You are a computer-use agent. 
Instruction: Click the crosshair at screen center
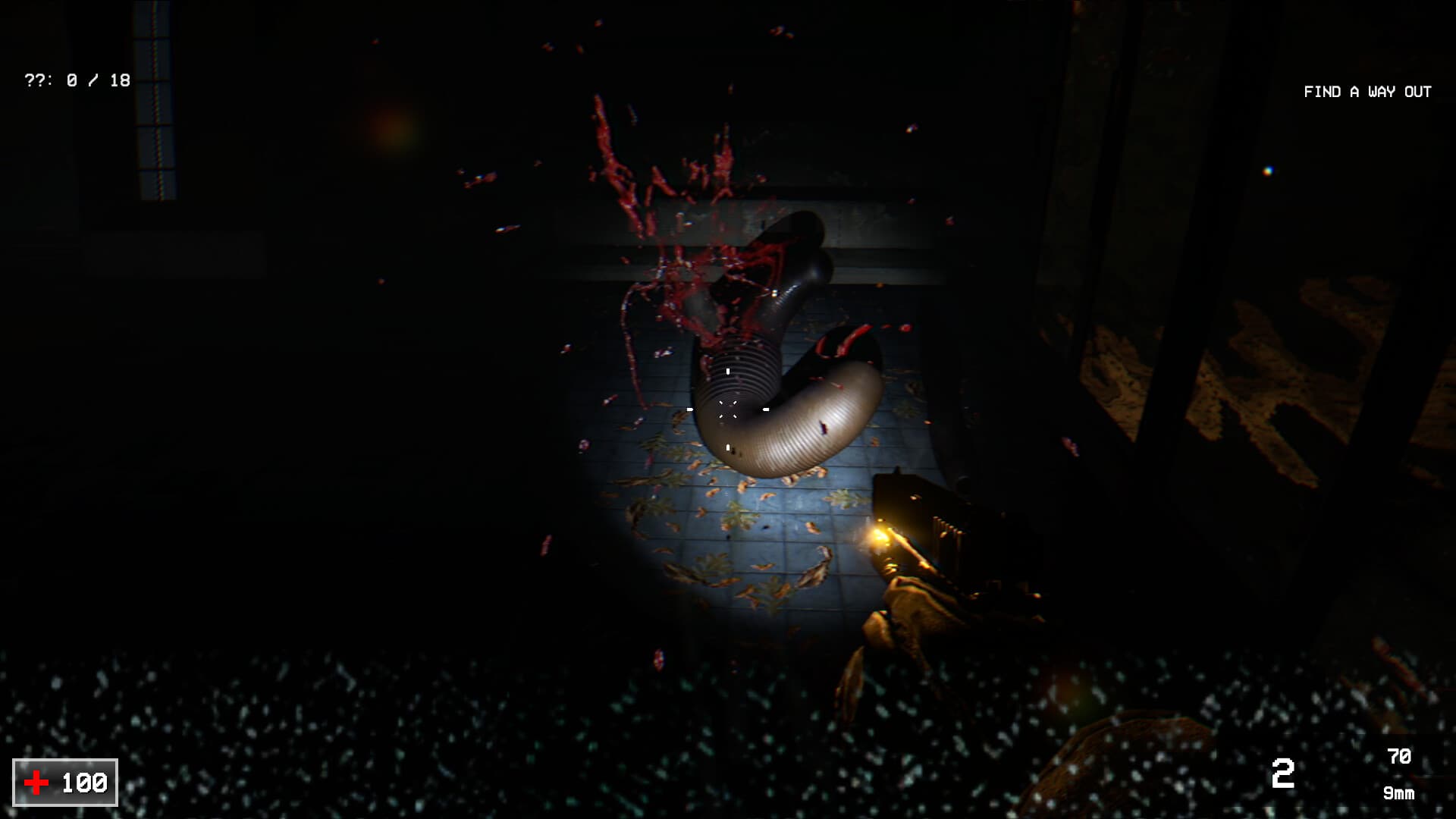coord(730,409)
